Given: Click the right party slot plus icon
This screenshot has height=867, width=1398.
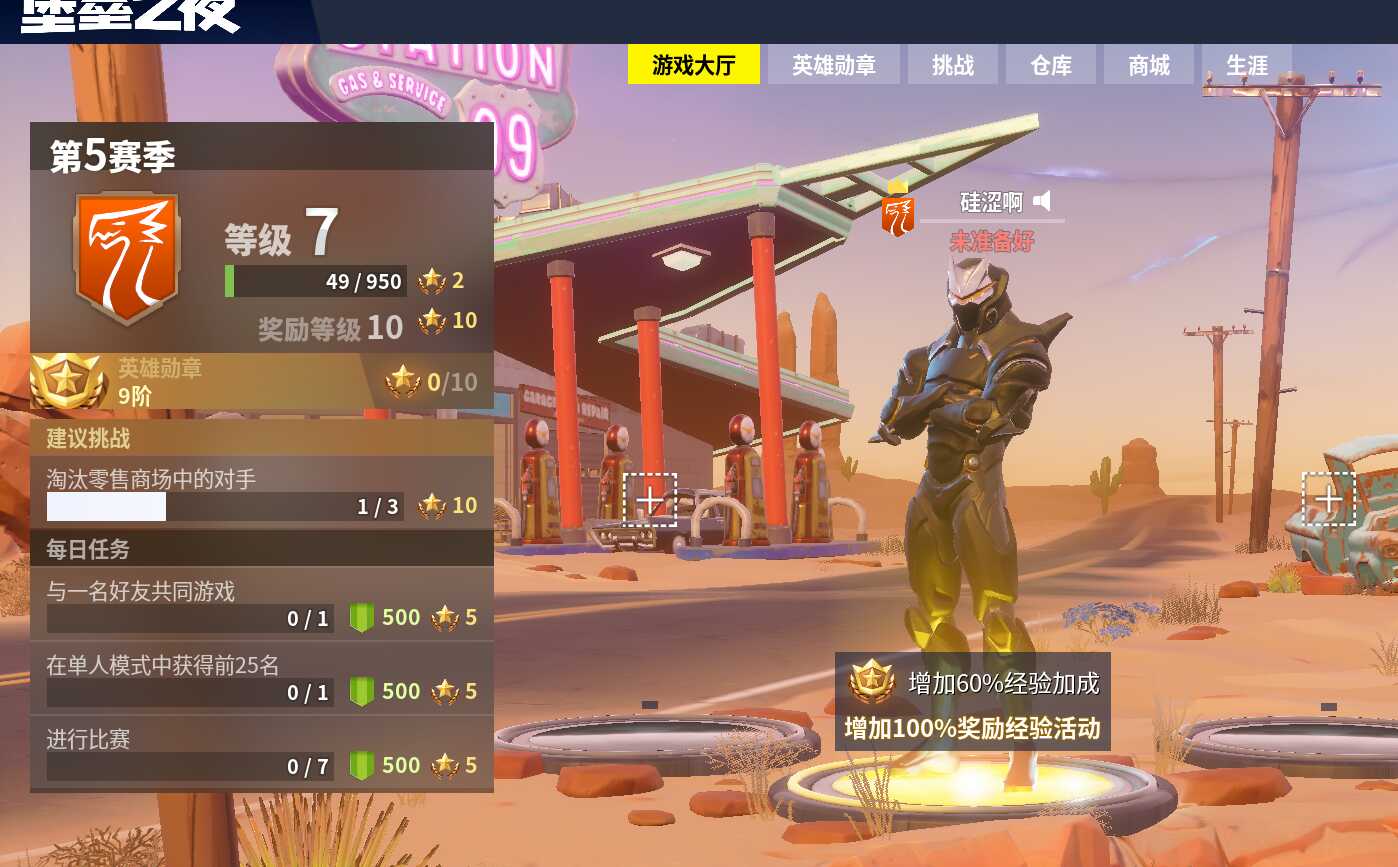Looking at the screenshot, I should tap(1330, 497).
